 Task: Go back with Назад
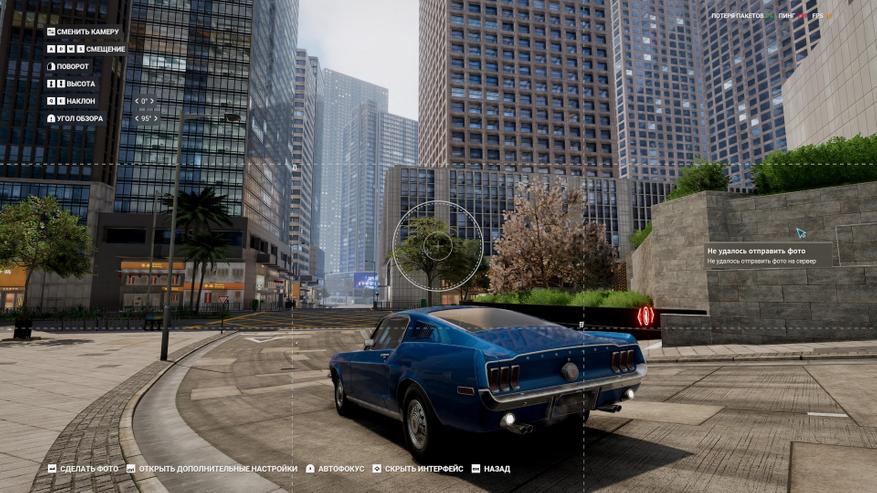[490, 468]
